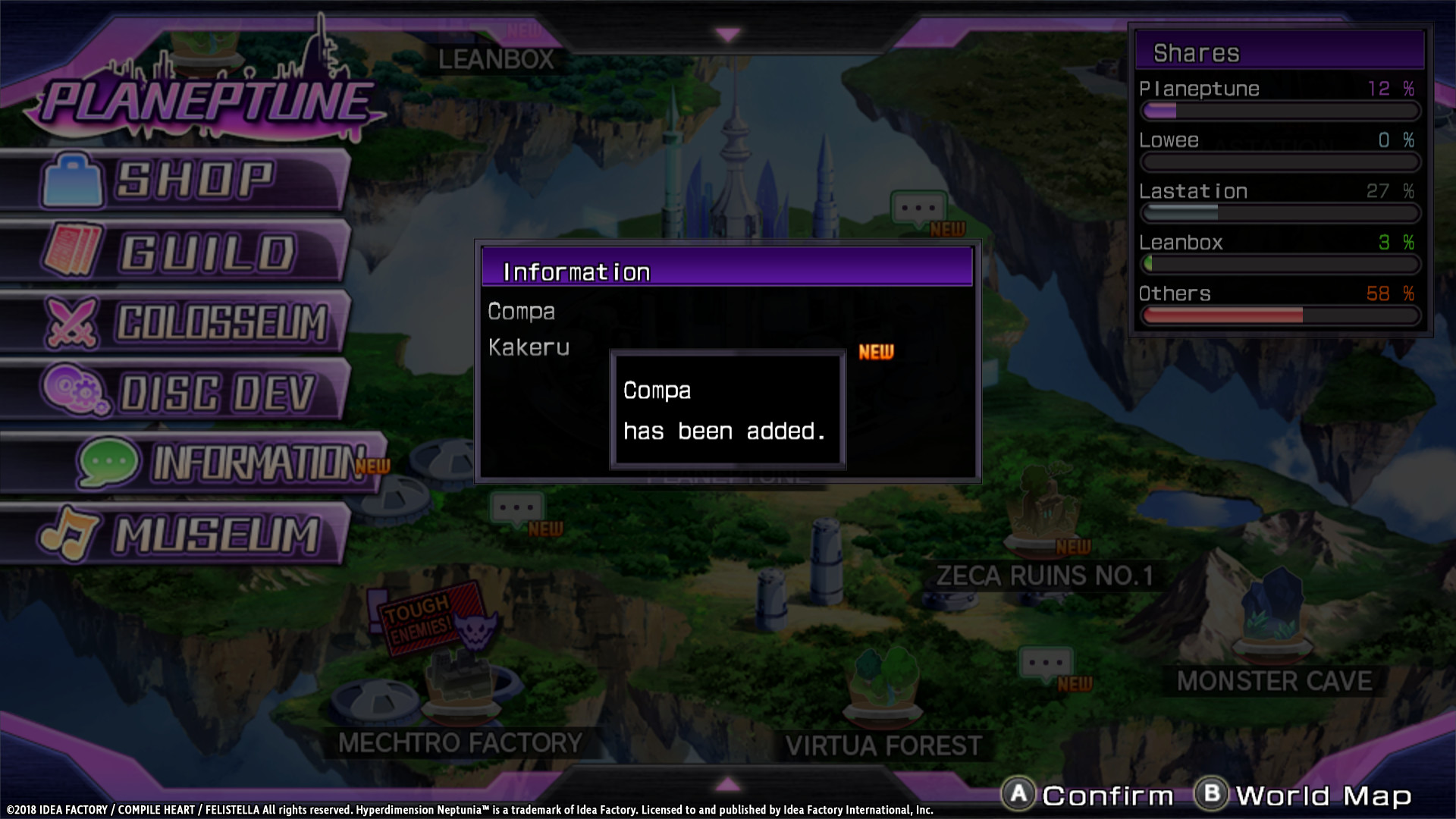
Task: Expand the Shares panel header
Action: point(1280,52)
